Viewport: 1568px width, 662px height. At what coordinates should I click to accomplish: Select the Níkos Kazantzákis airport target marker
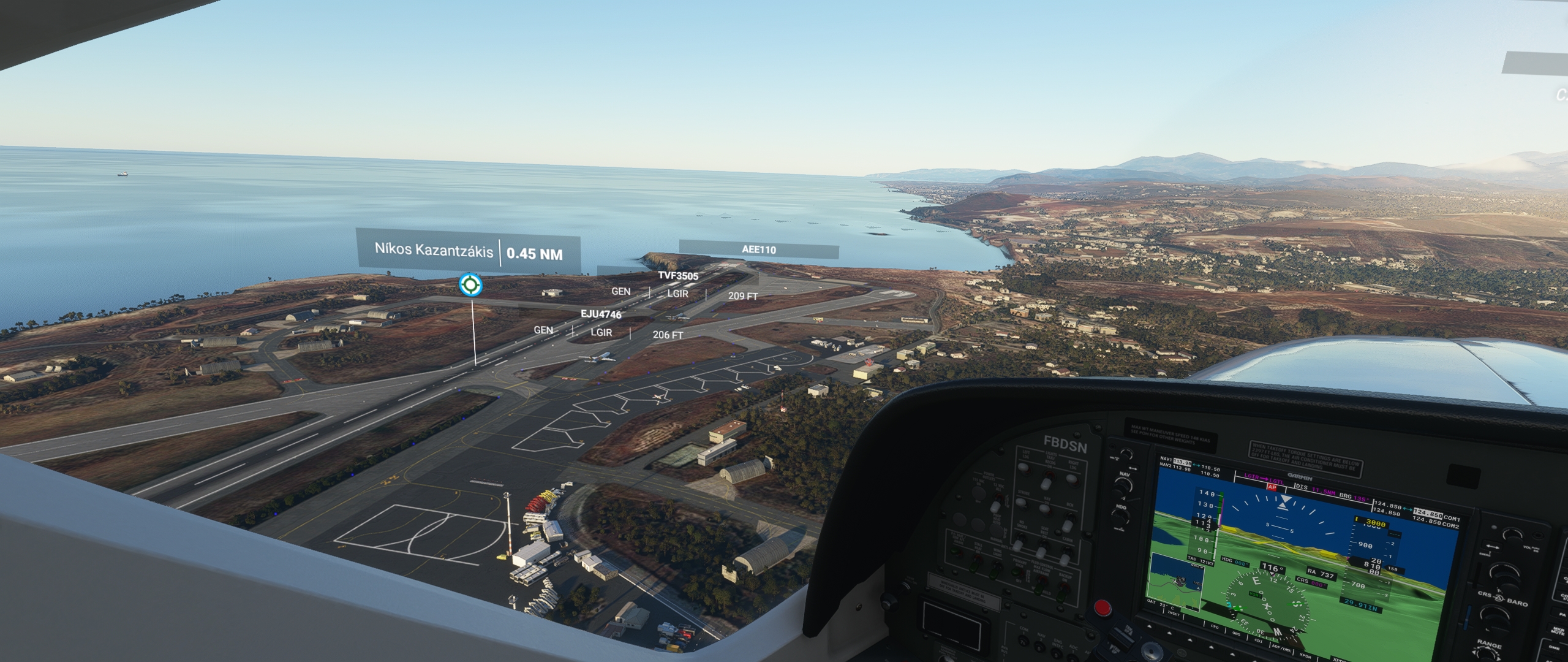470,284
